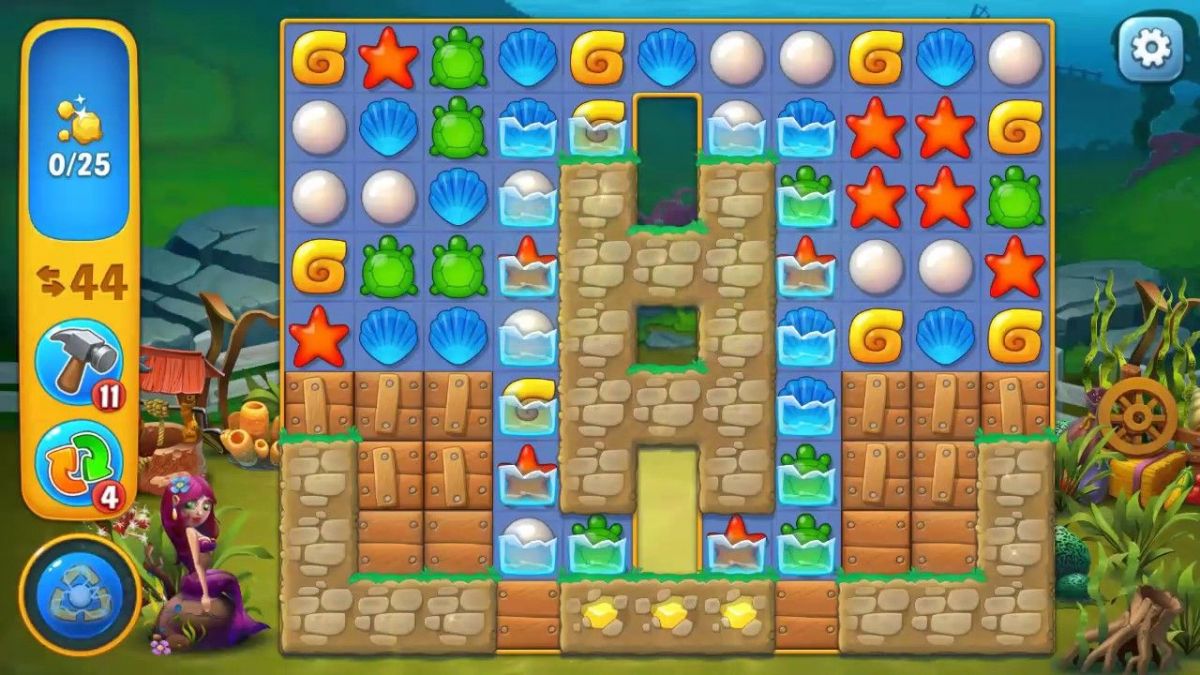This screenshot has width=1200, height=675.
Task: Activate the swap arrows booster
Action: (79, 464)
